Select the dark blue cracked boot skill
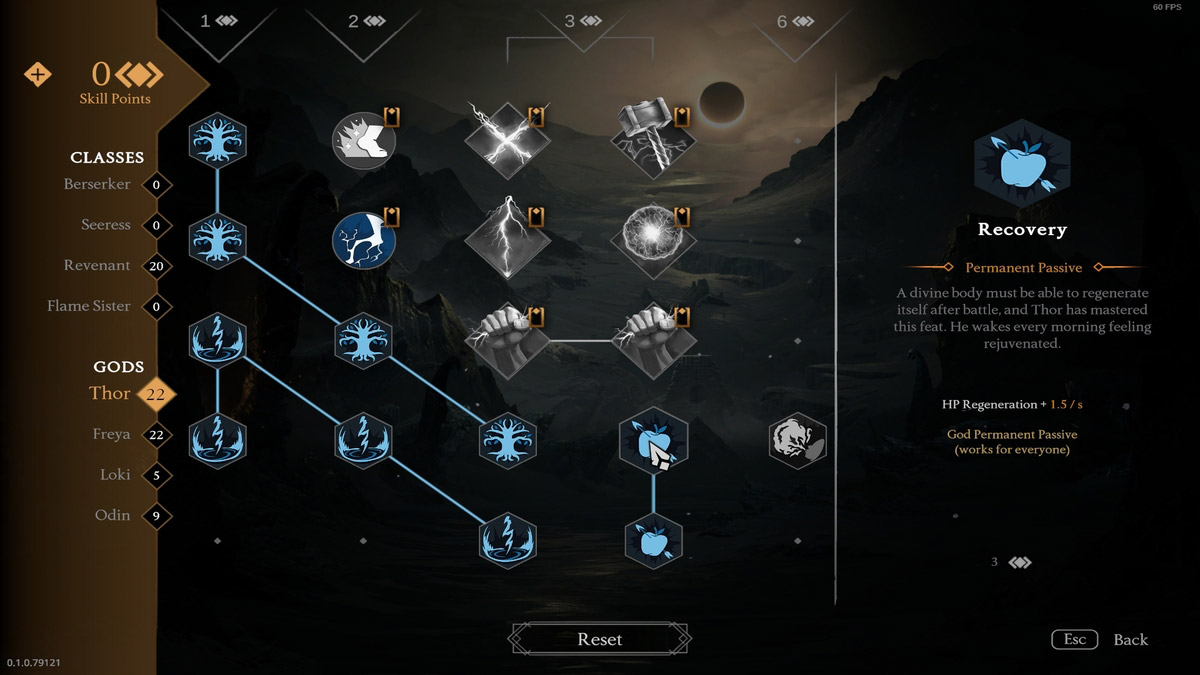The width and height of the screenshot is (1200, 675). point(363,240)
